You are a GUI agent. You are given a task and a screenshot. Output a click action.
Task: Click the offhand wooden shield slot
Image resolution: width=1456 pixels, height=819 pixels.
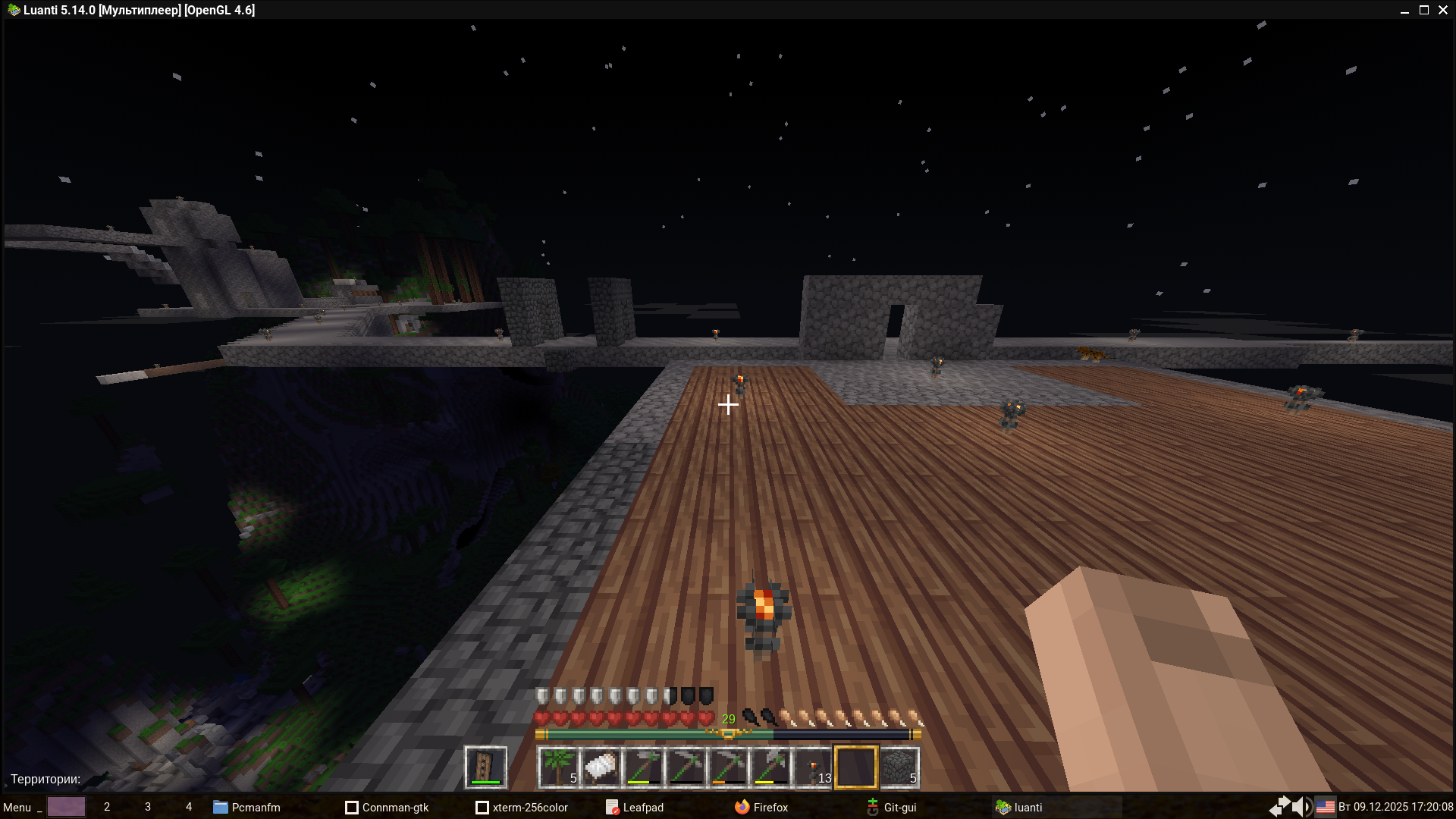485,767
